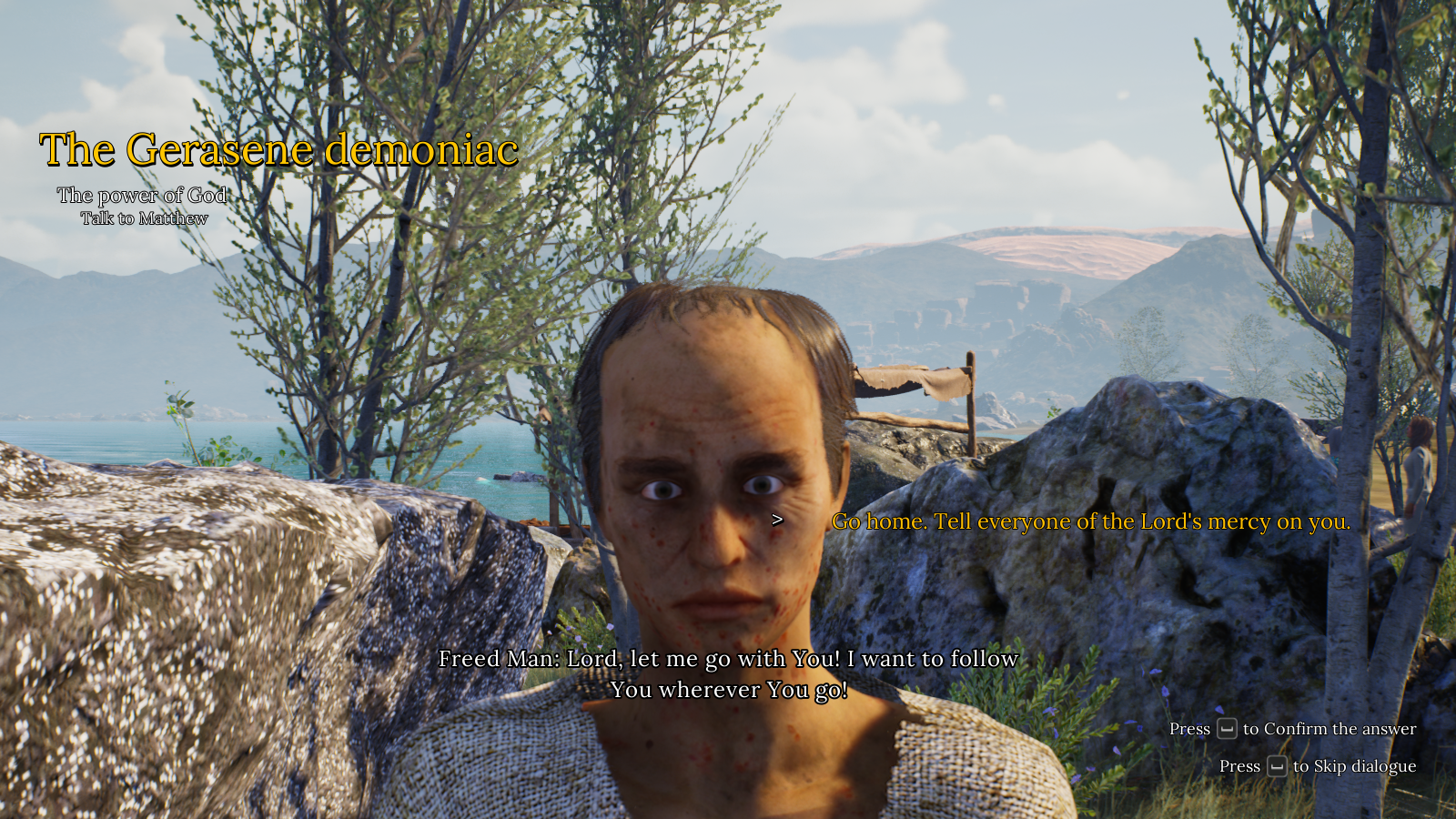Choose the "Go home" dialogue reply

click(x=1090, y=521)
